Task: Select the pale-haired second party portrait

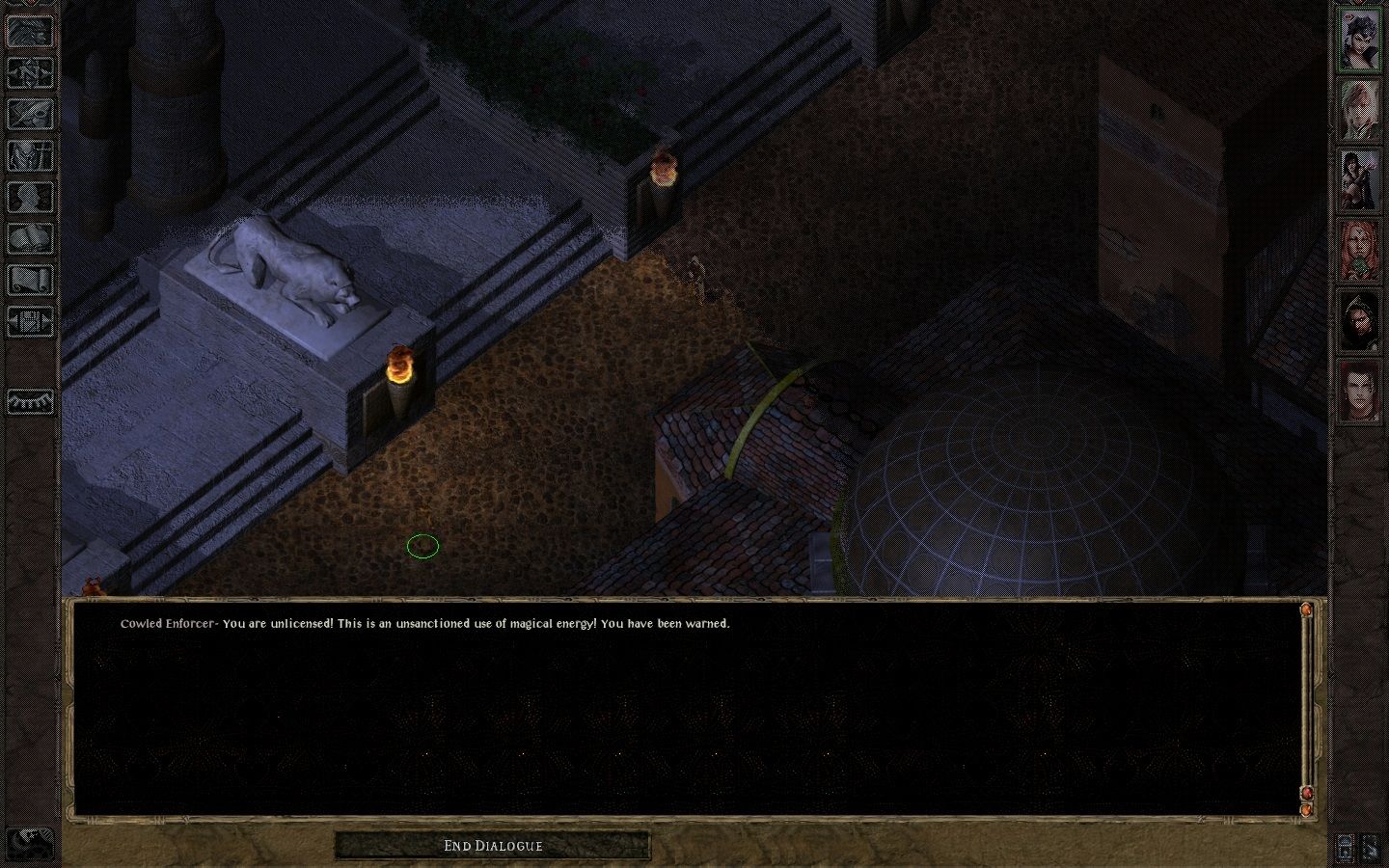Action: [1358, 111]
